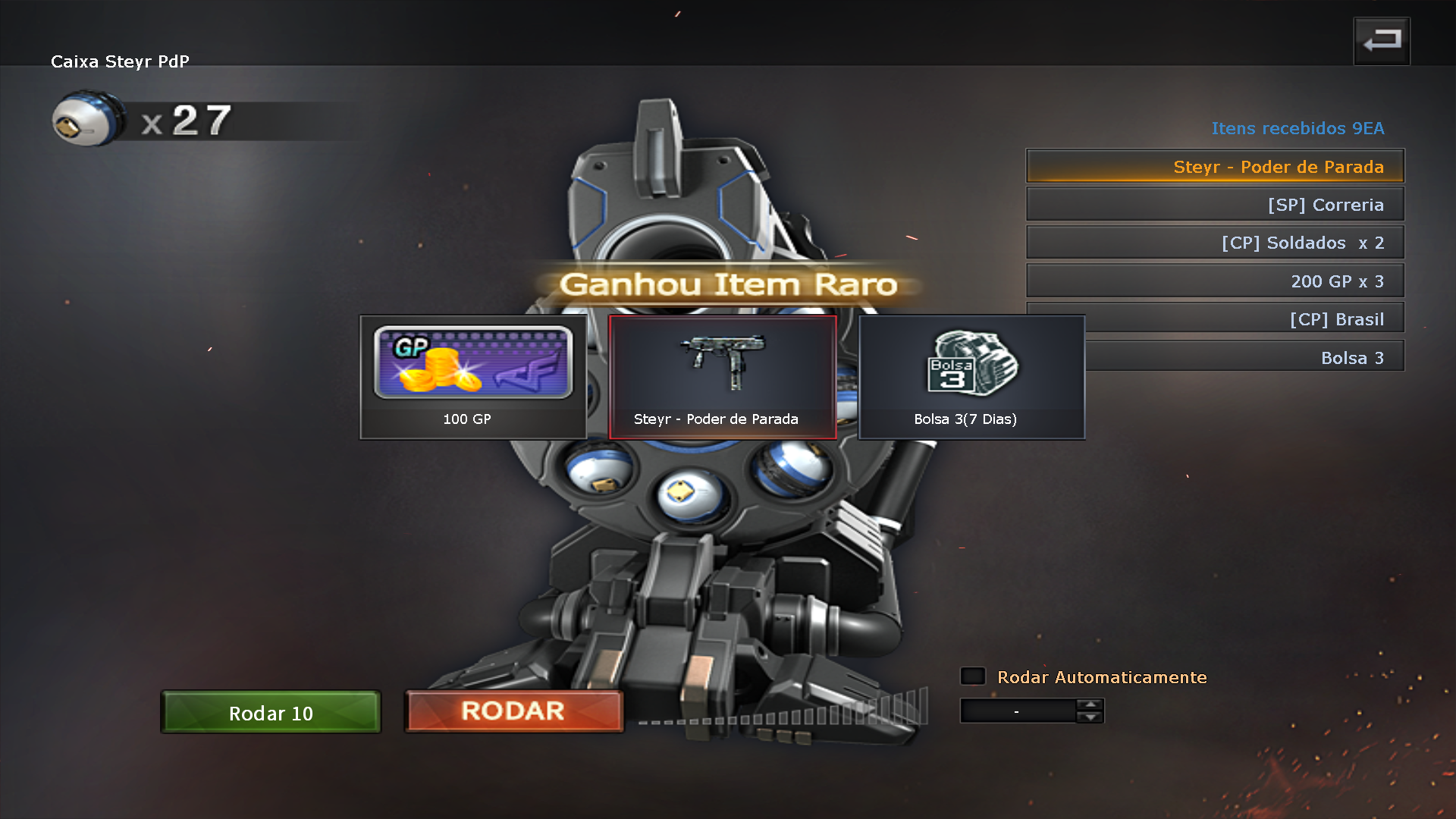Screen dimensions: 1456x819
Task: Select the [SP] Correria list row
Action: click(1215, 205)
